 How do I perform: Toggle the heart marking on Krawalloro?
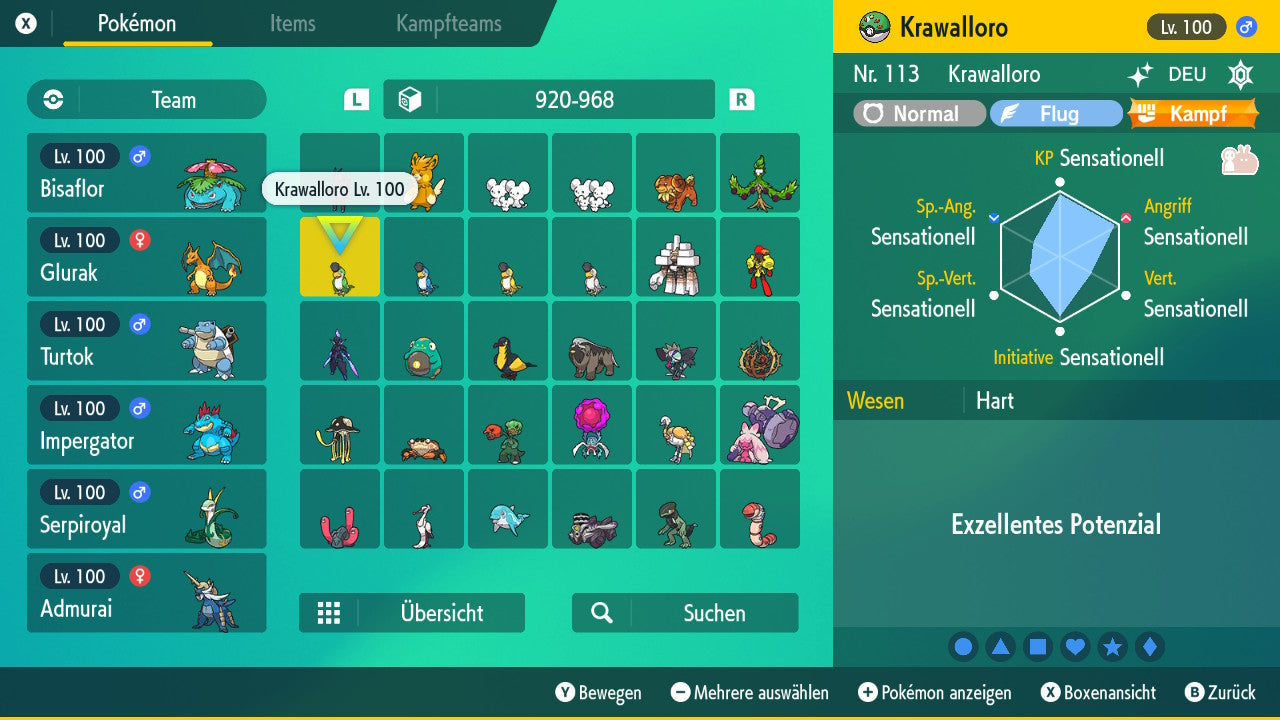[x=1075, y=647]
